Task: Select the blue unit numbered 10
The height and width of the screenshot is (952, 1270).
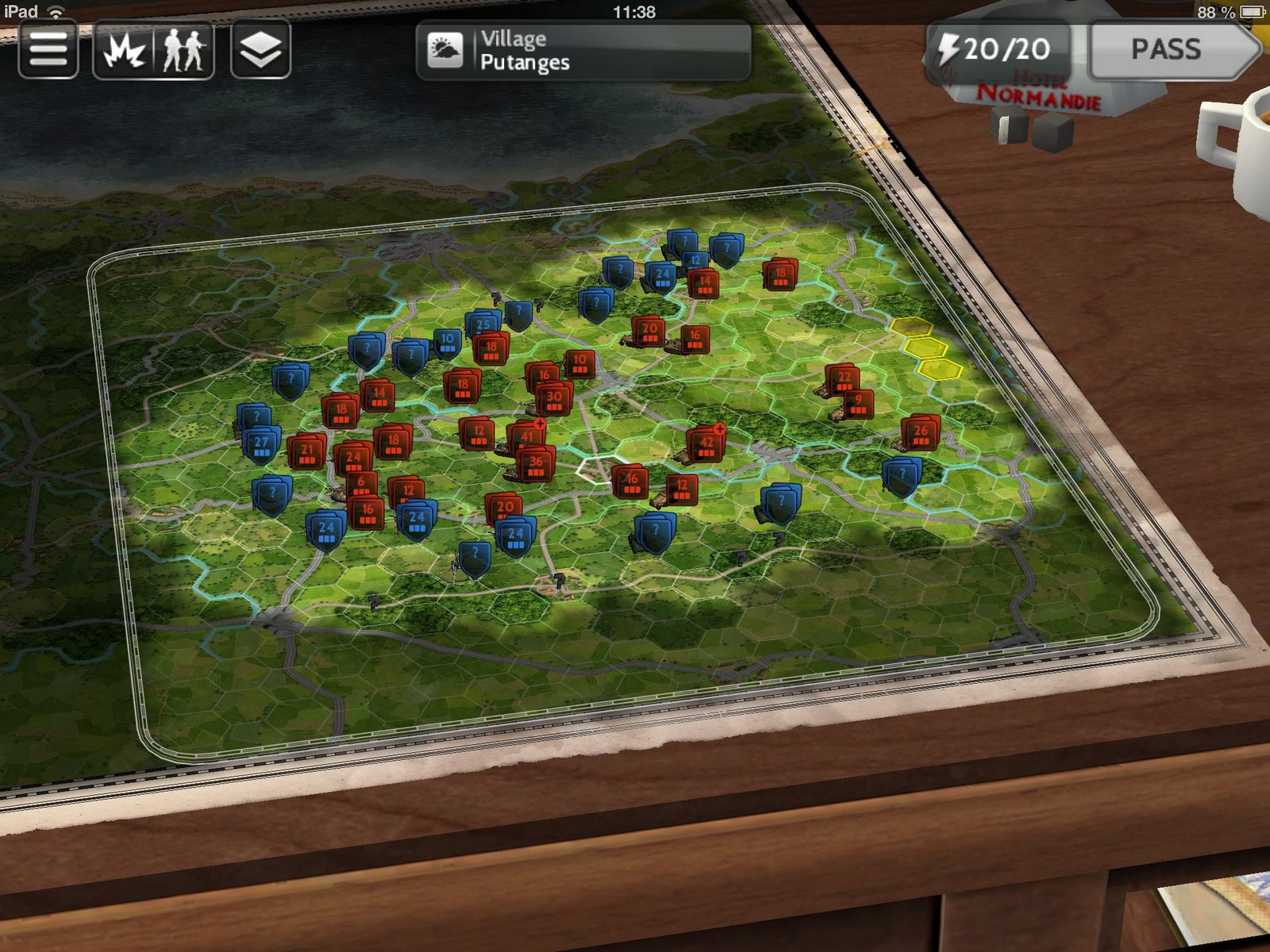Action: pos(448,341)
